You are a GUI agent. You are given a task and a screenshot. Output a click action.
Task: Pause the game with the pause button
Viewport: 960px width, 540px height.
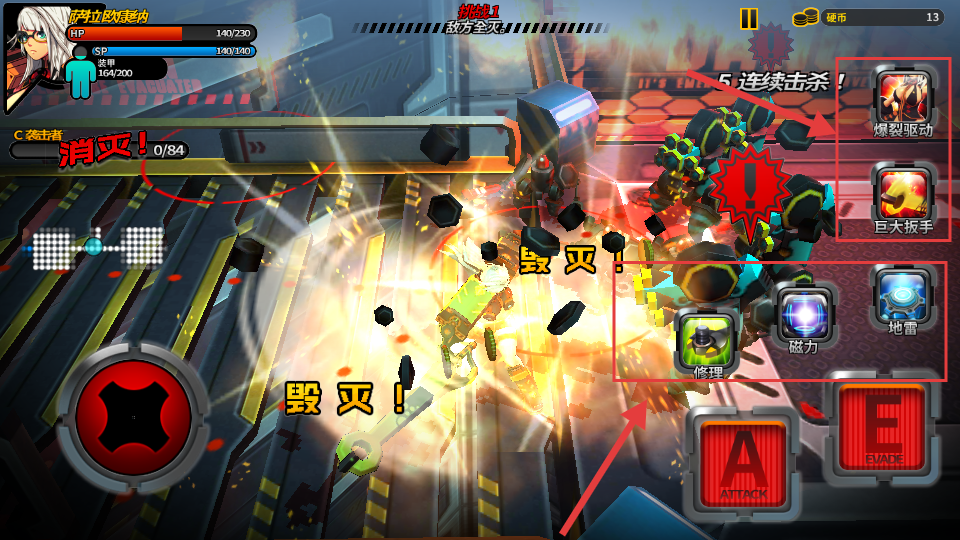click(x=749, y=18)
